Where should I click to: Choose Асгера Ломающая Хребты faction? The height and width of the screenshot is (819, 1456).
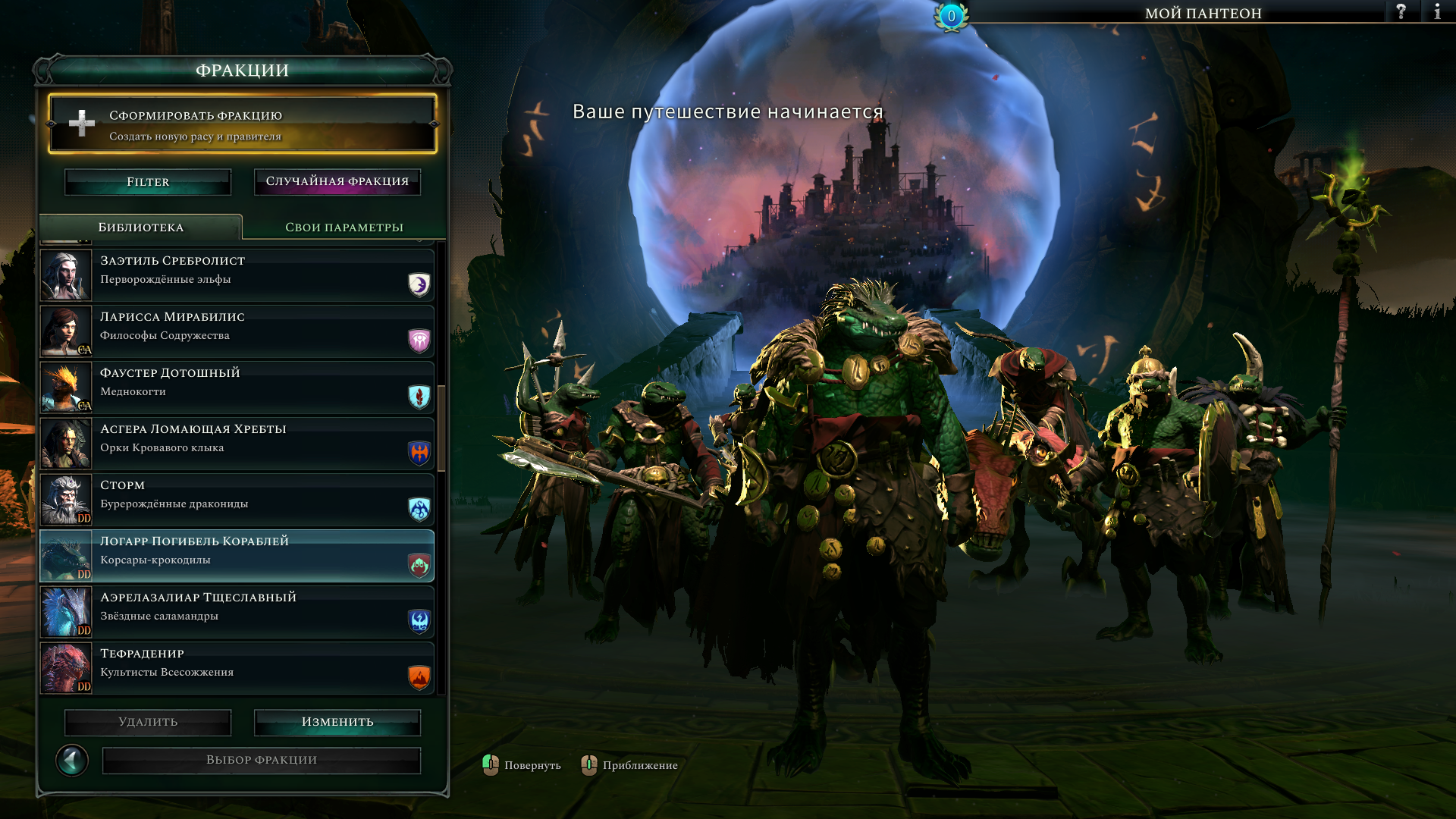237,444
